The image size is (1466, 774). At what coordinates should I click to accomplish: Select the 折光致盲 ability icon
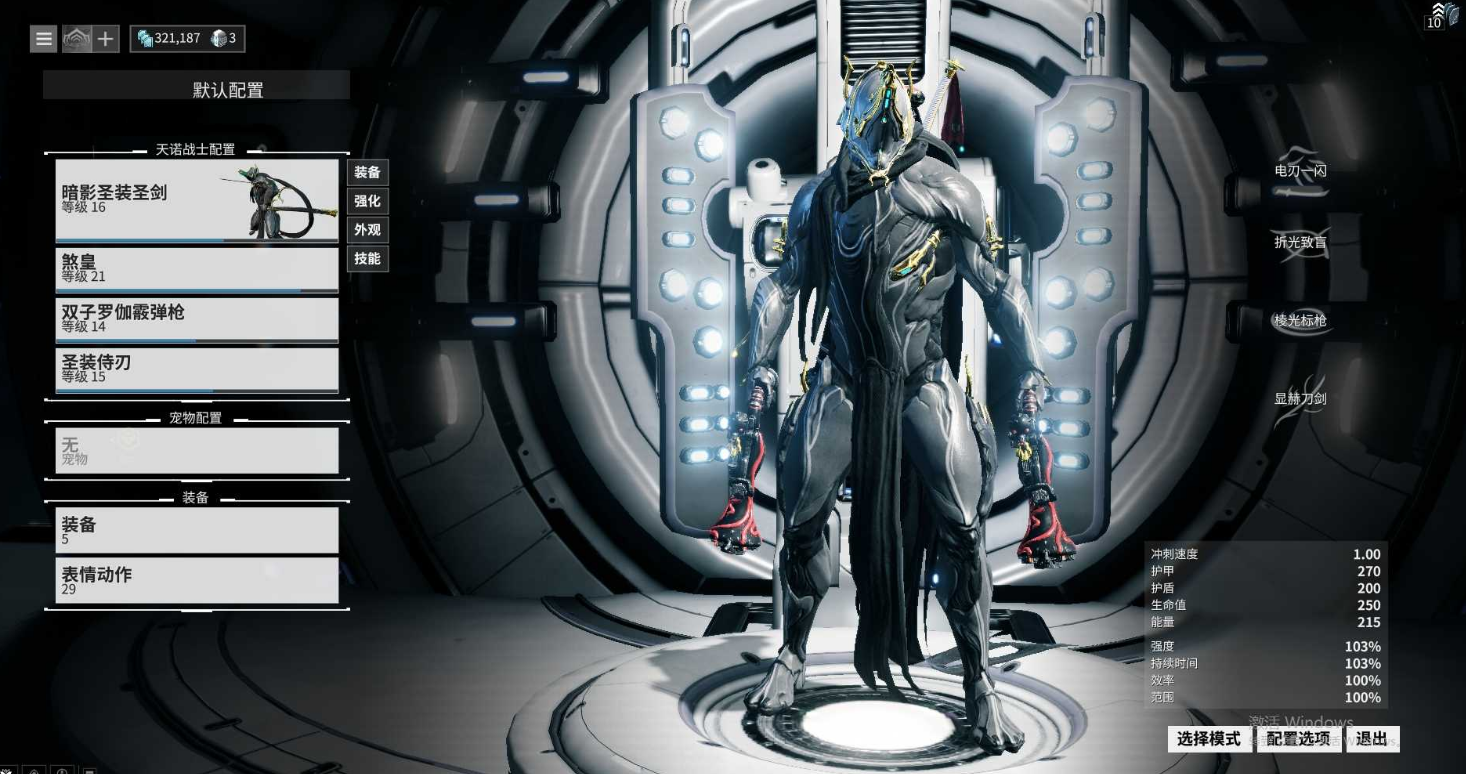[1300, 243]
